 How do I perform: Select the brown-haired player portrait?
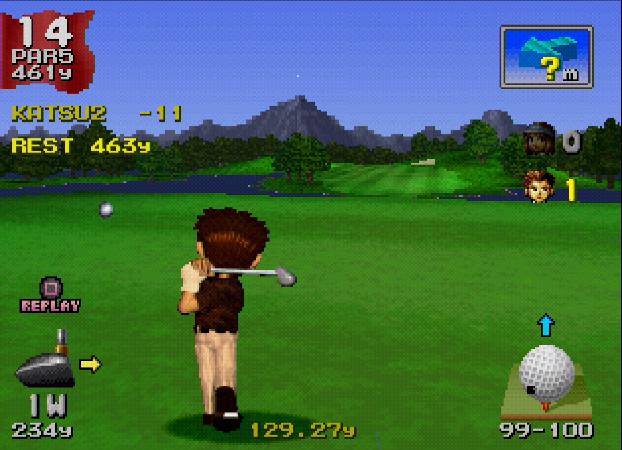[541, 186]
